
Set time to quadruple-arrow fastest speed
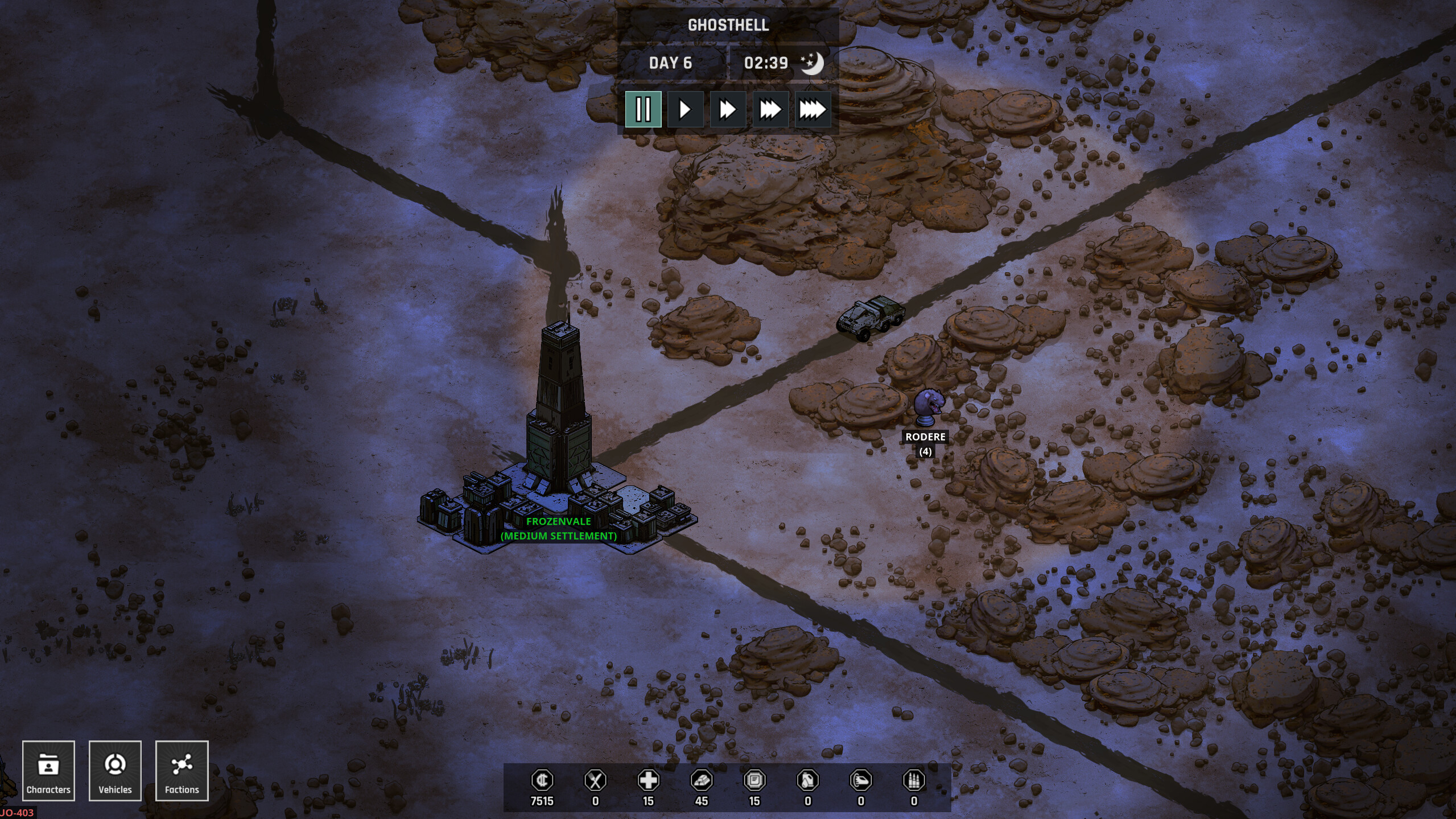click(812, 109)
